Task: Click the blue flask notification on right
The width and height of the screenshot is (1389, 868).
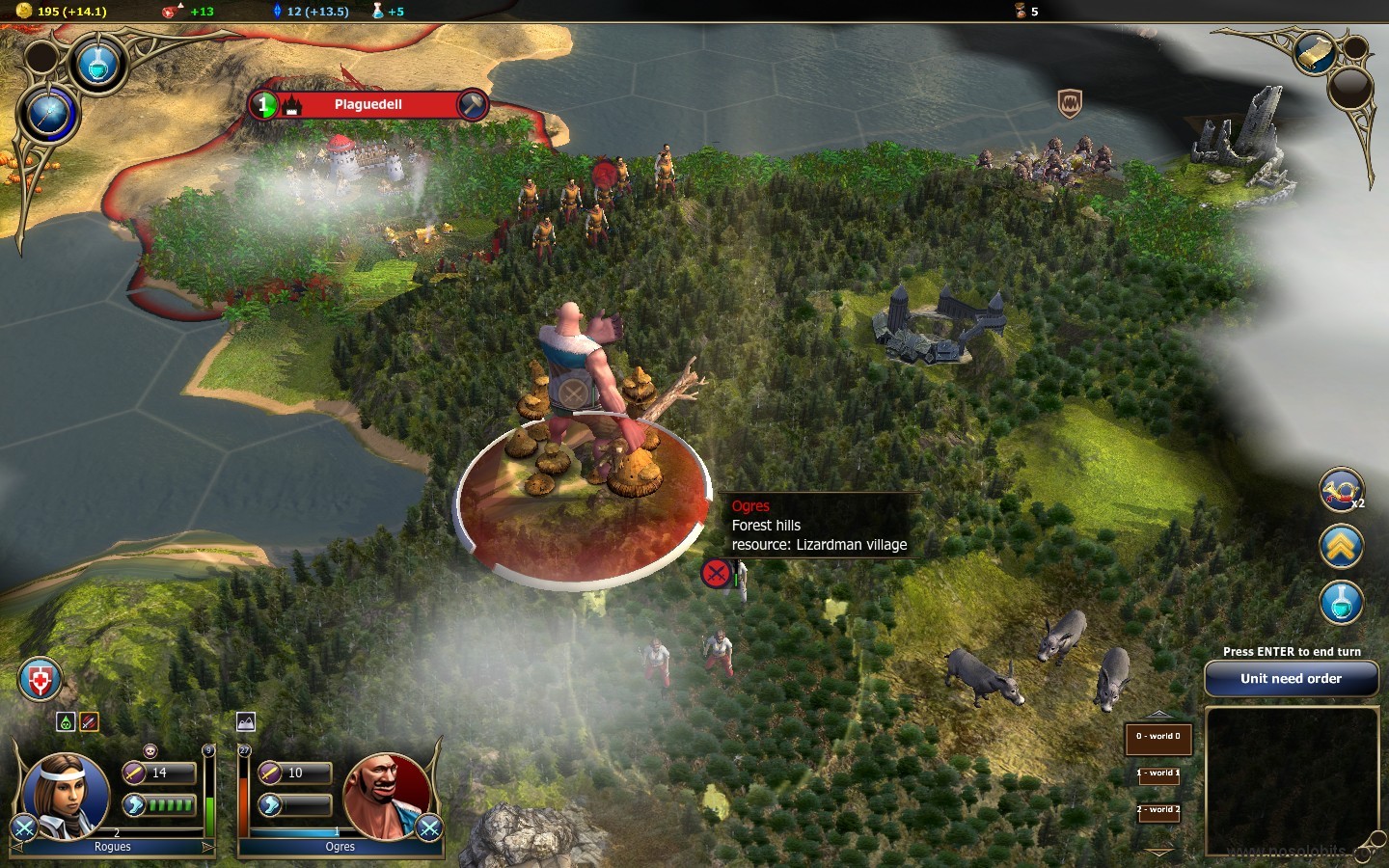Action: point(1341,603)
